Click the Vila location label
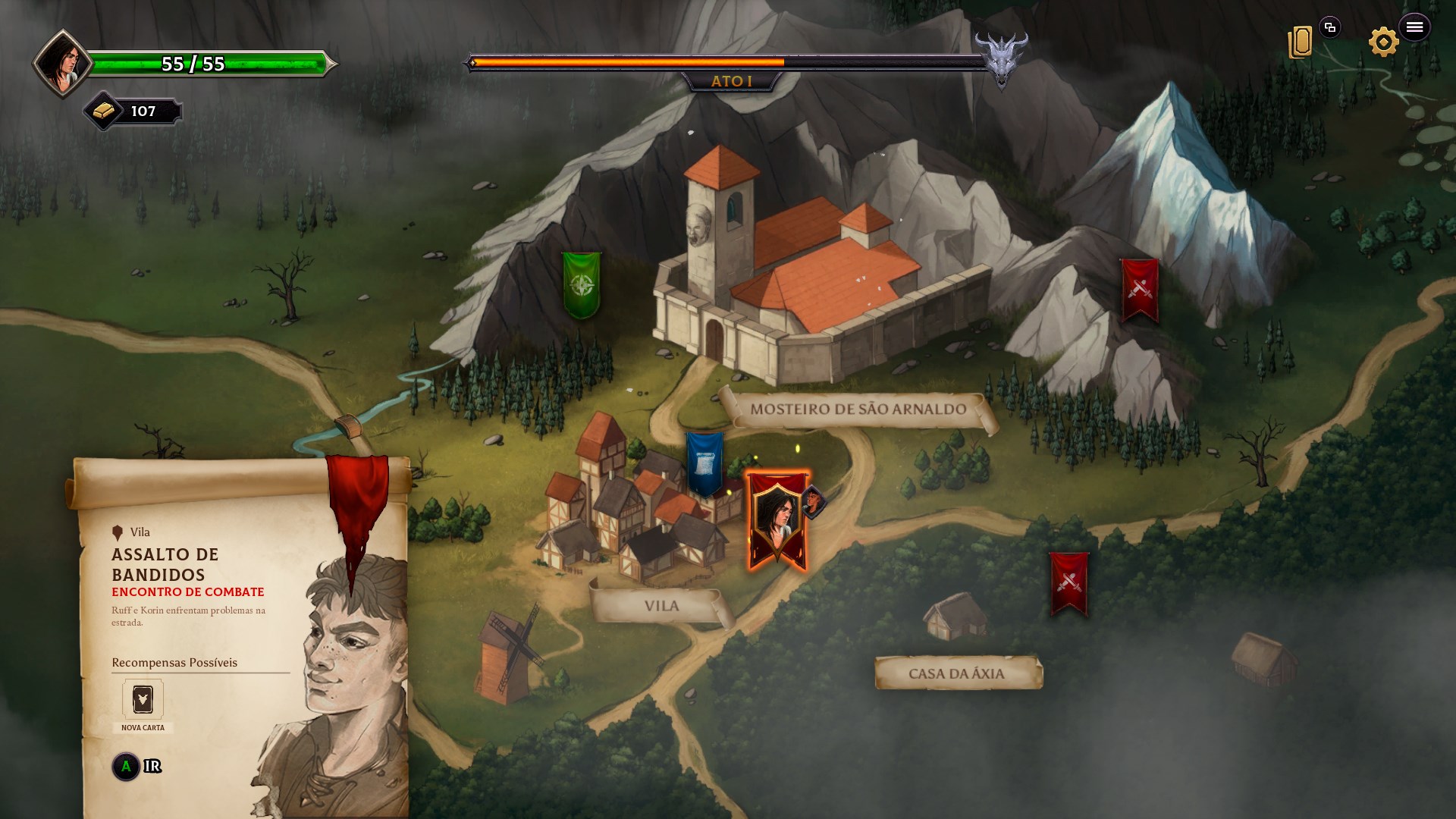 coord(661,606)
